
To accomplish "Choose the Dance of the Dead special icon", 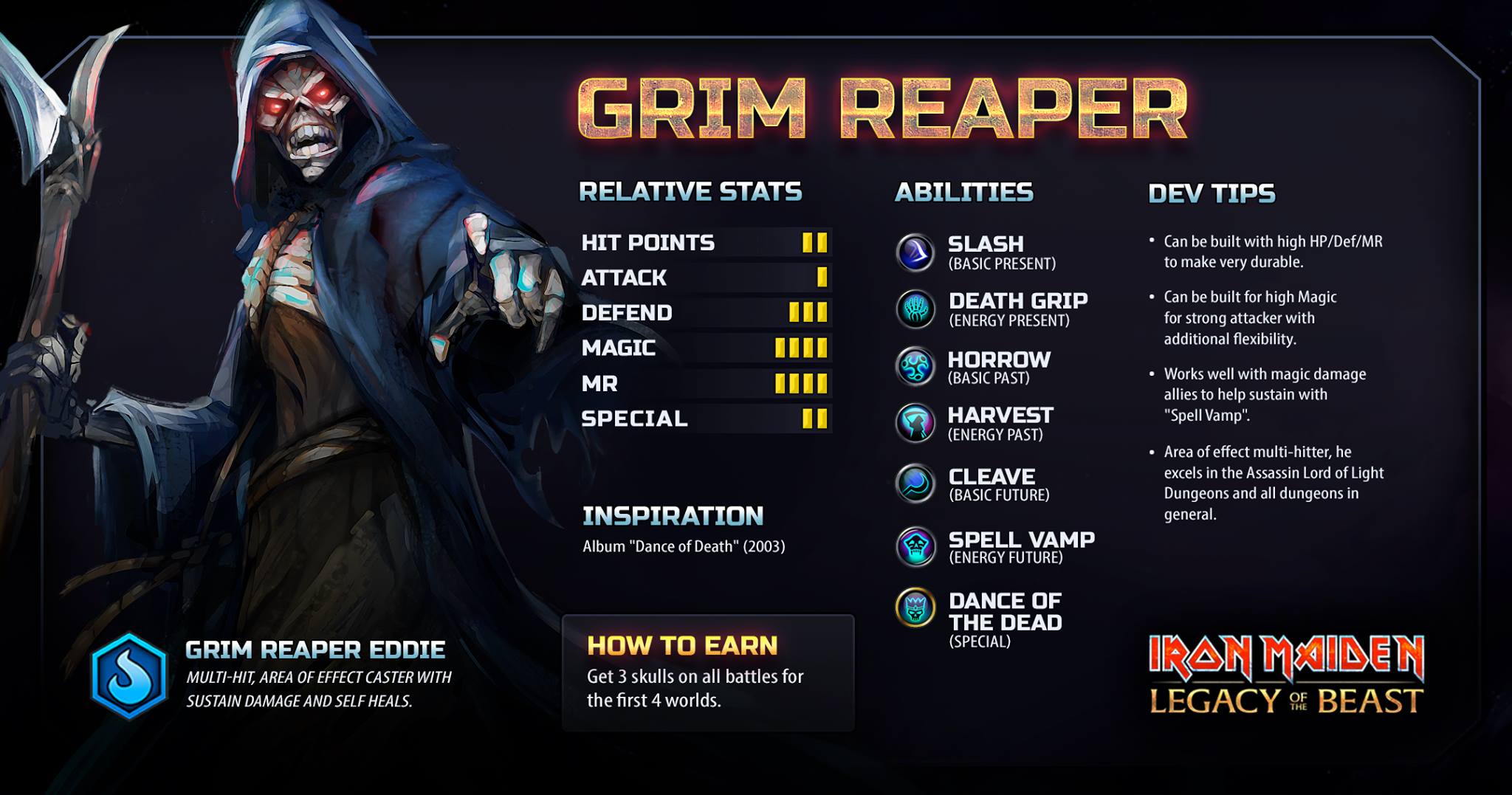I will coord(915,608).
